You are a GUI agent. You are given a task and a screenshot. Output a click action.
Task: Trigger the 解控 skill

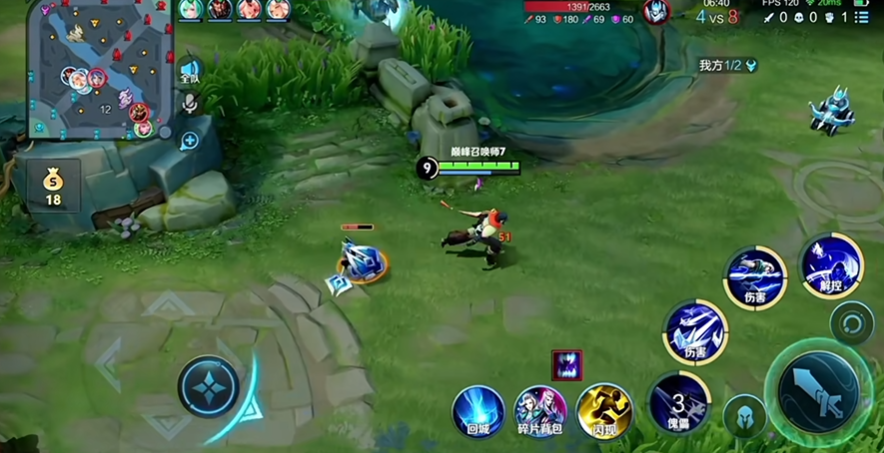tap(831, 265)
